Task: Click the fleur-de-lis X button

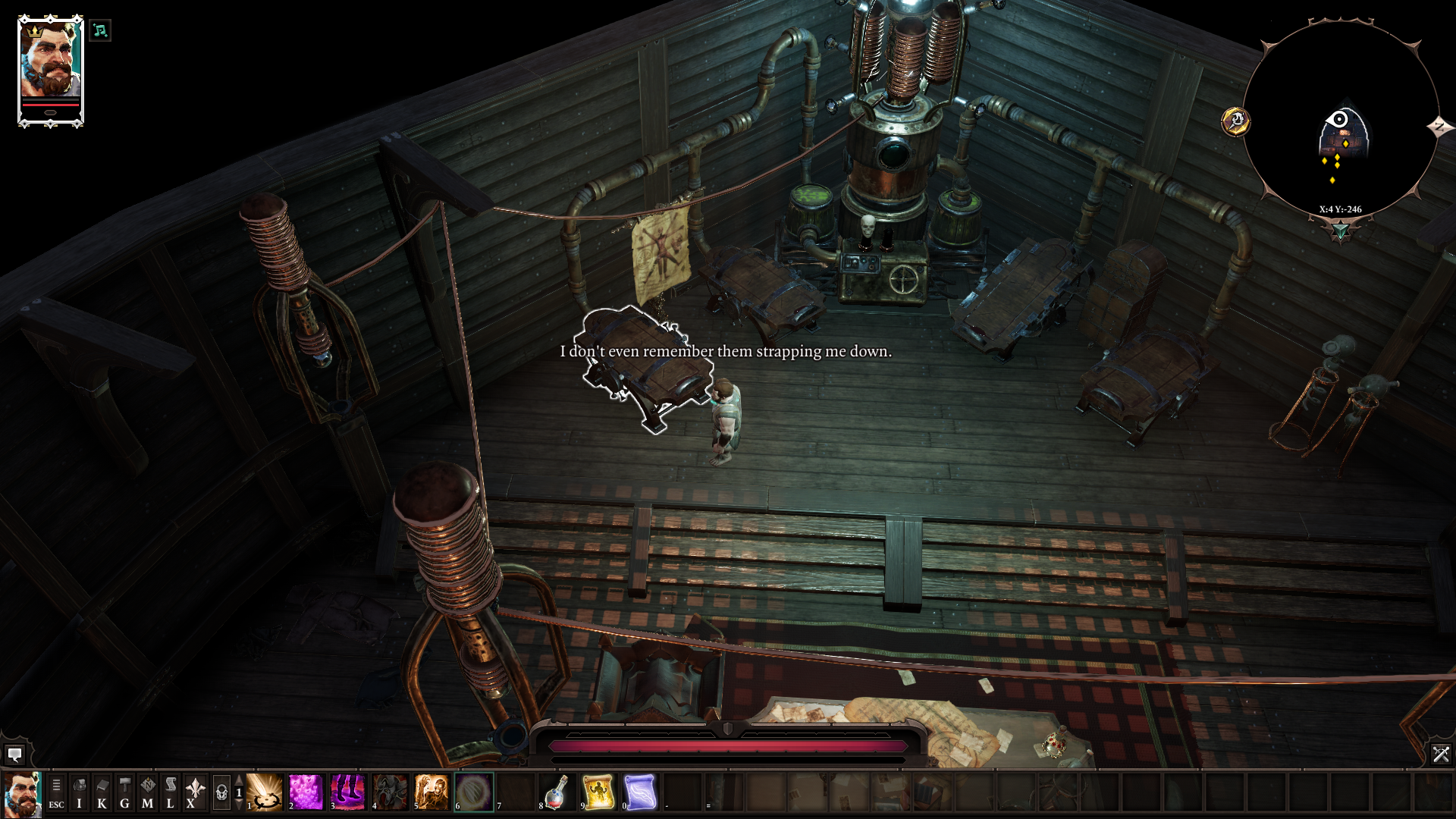Action: (194, 792)
